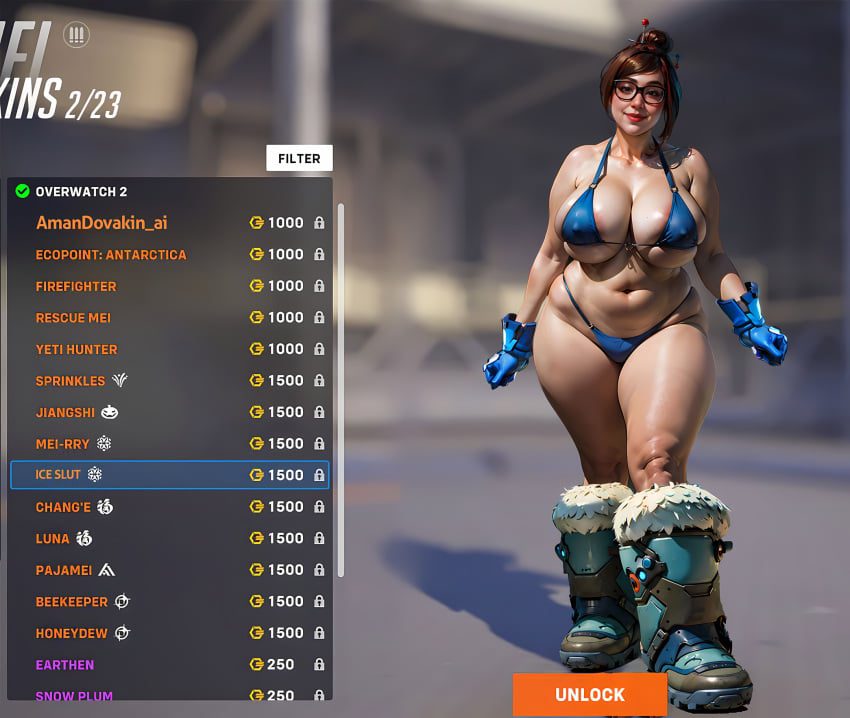Select the Ecopoint: Antarctica skin

point(111,255)
